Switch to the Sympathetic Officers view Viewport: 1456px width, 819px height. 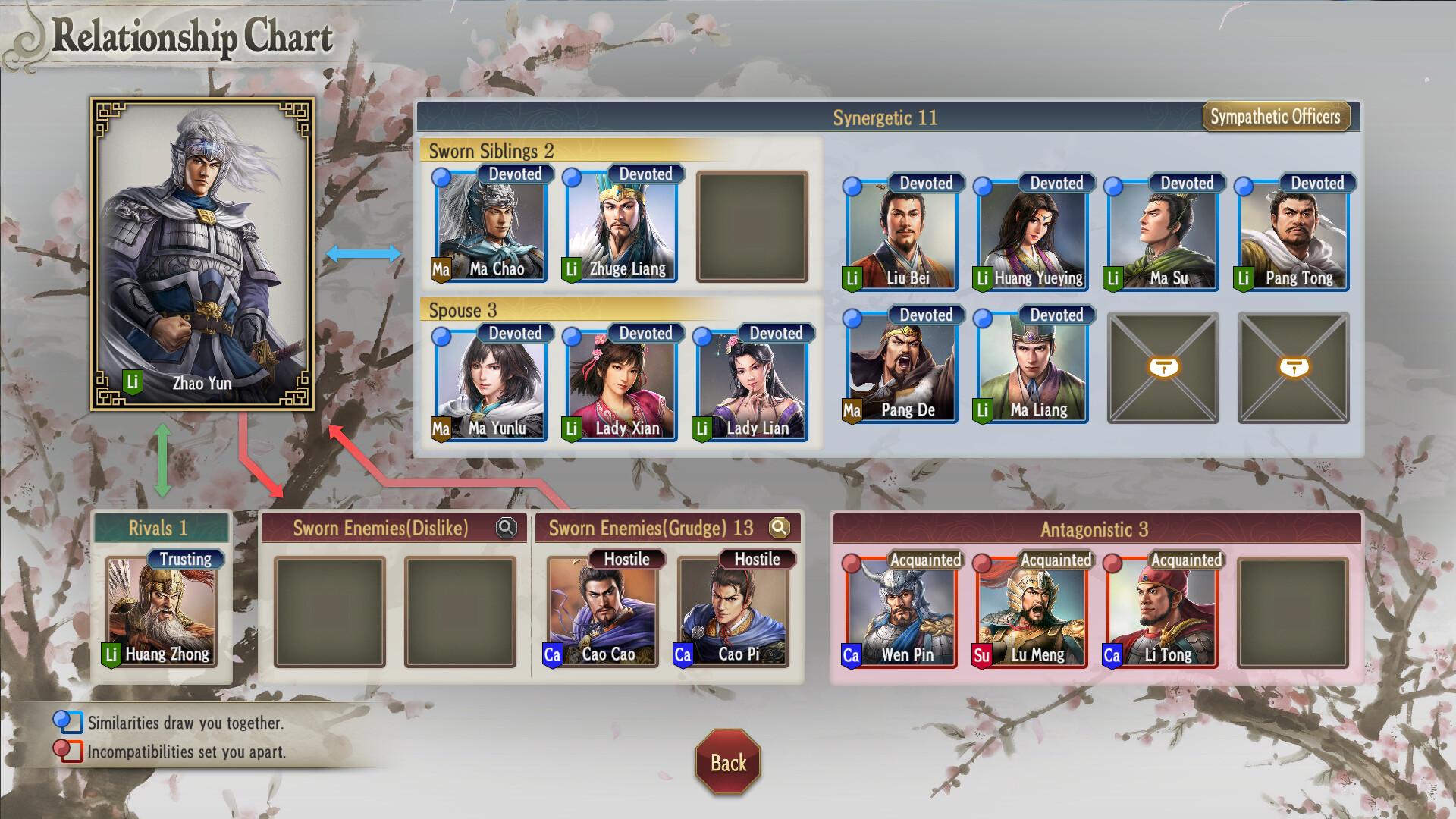[1277, 117]
